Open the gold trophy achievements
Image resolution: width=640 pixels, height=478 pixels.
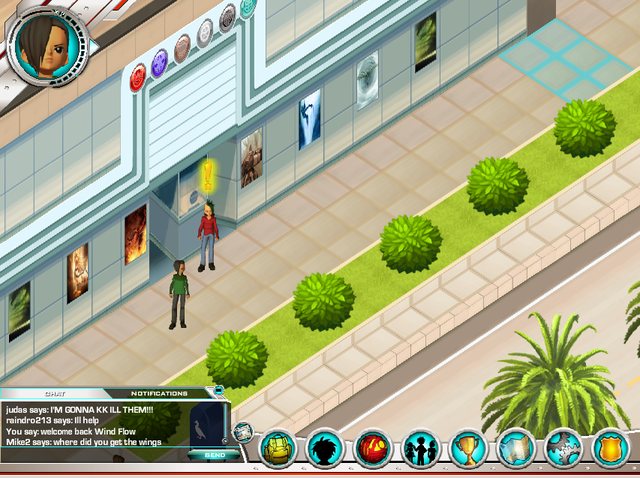coord(469,448)
